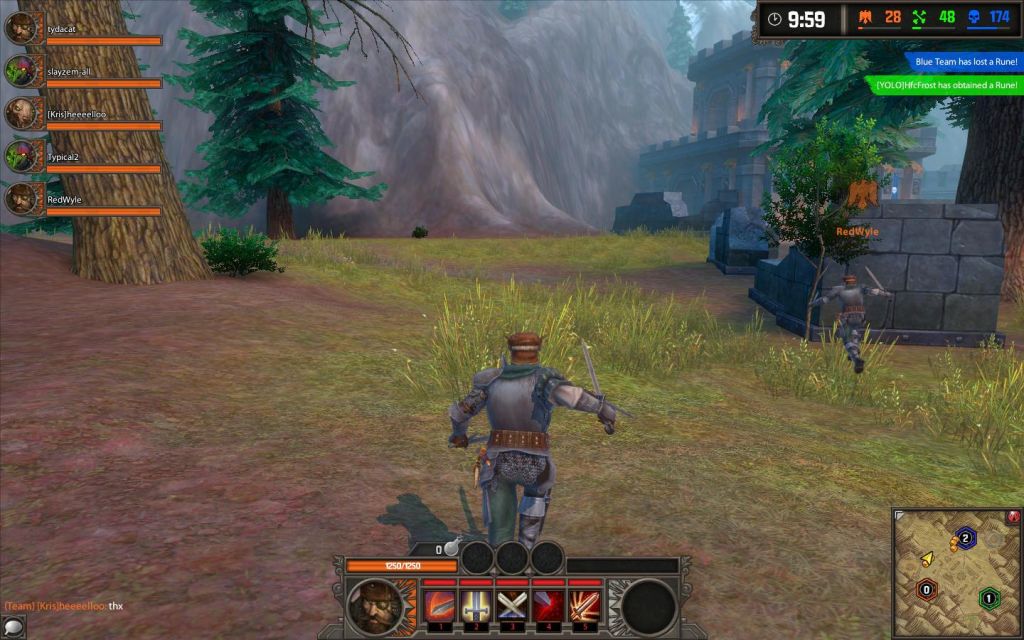Use the radiant sword burst ability
This screenshot has width=1024, height=640.
tap(584, 606)
